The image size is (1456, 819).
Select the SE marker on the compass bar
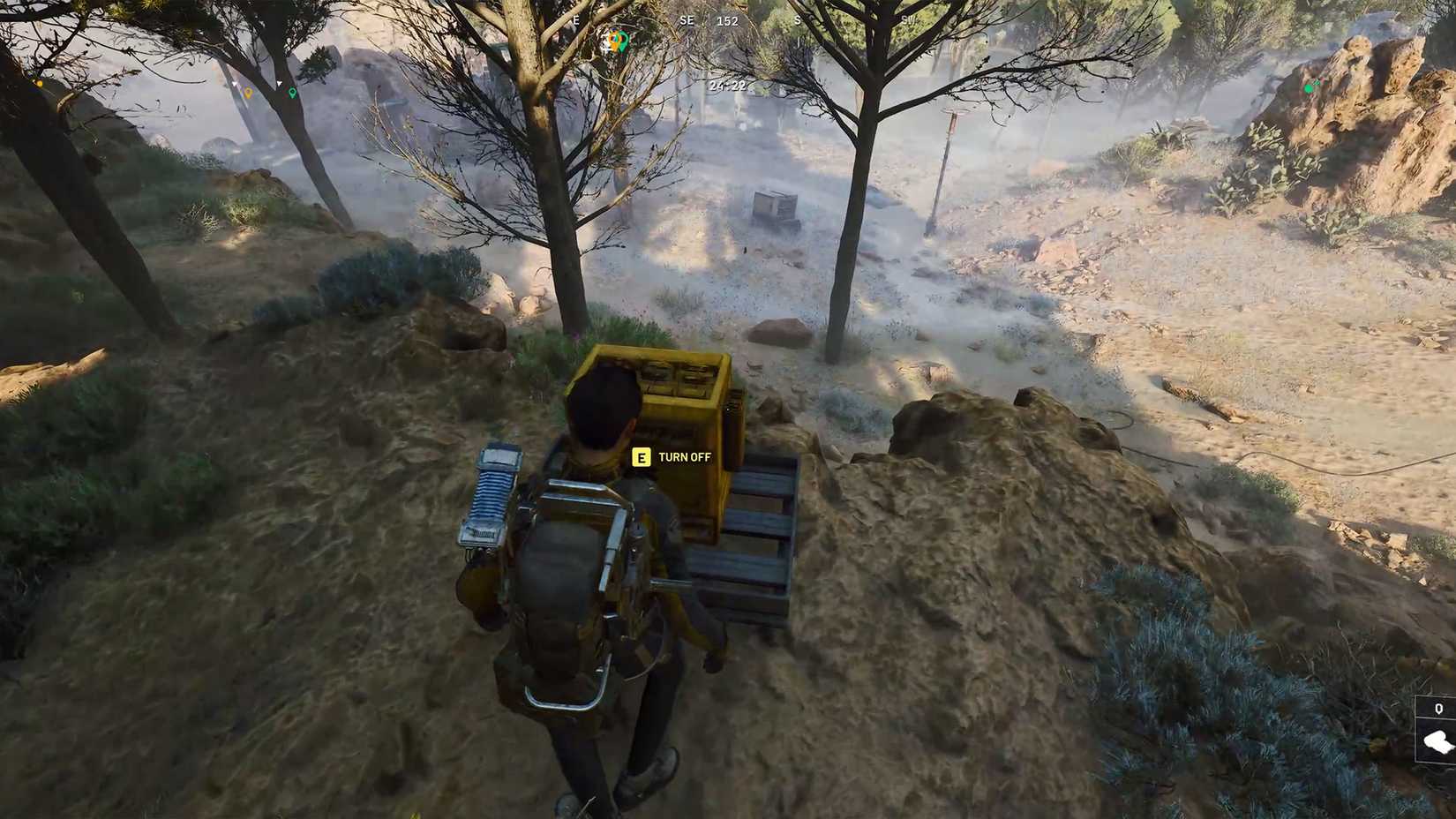tap(686, 19)
